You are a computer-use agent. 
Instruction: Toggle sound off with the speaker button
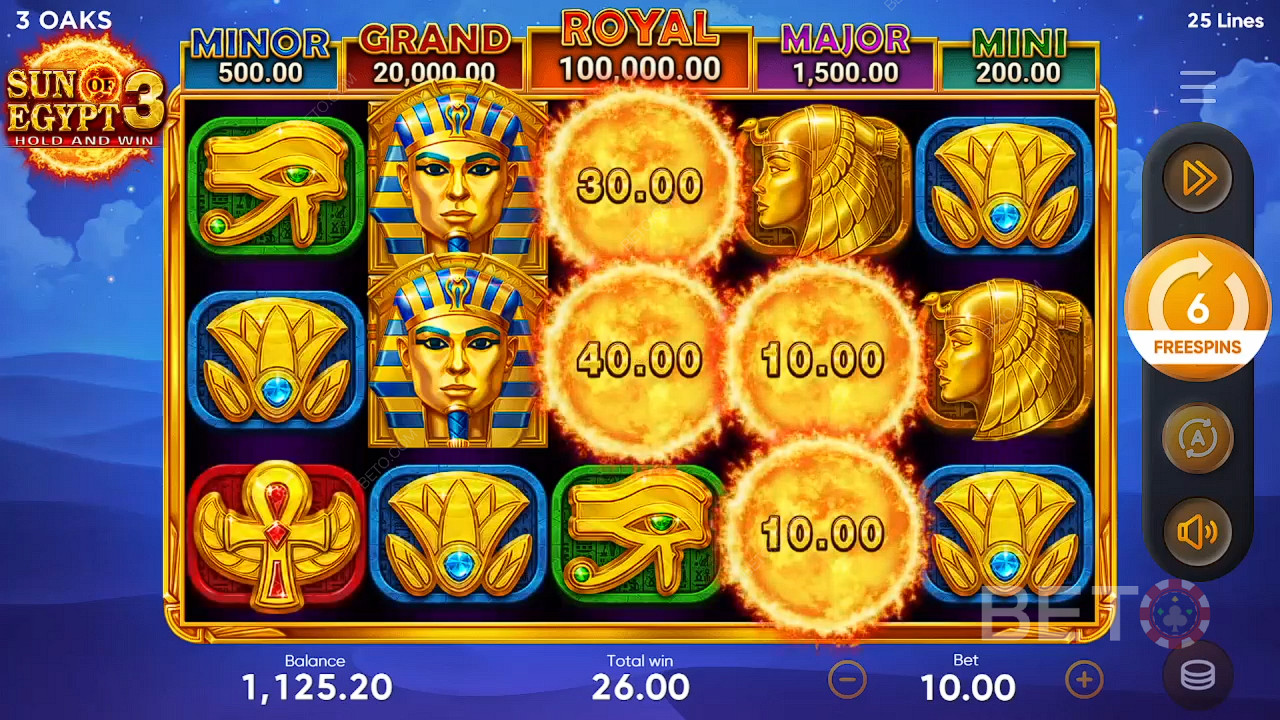[1197, 532]
